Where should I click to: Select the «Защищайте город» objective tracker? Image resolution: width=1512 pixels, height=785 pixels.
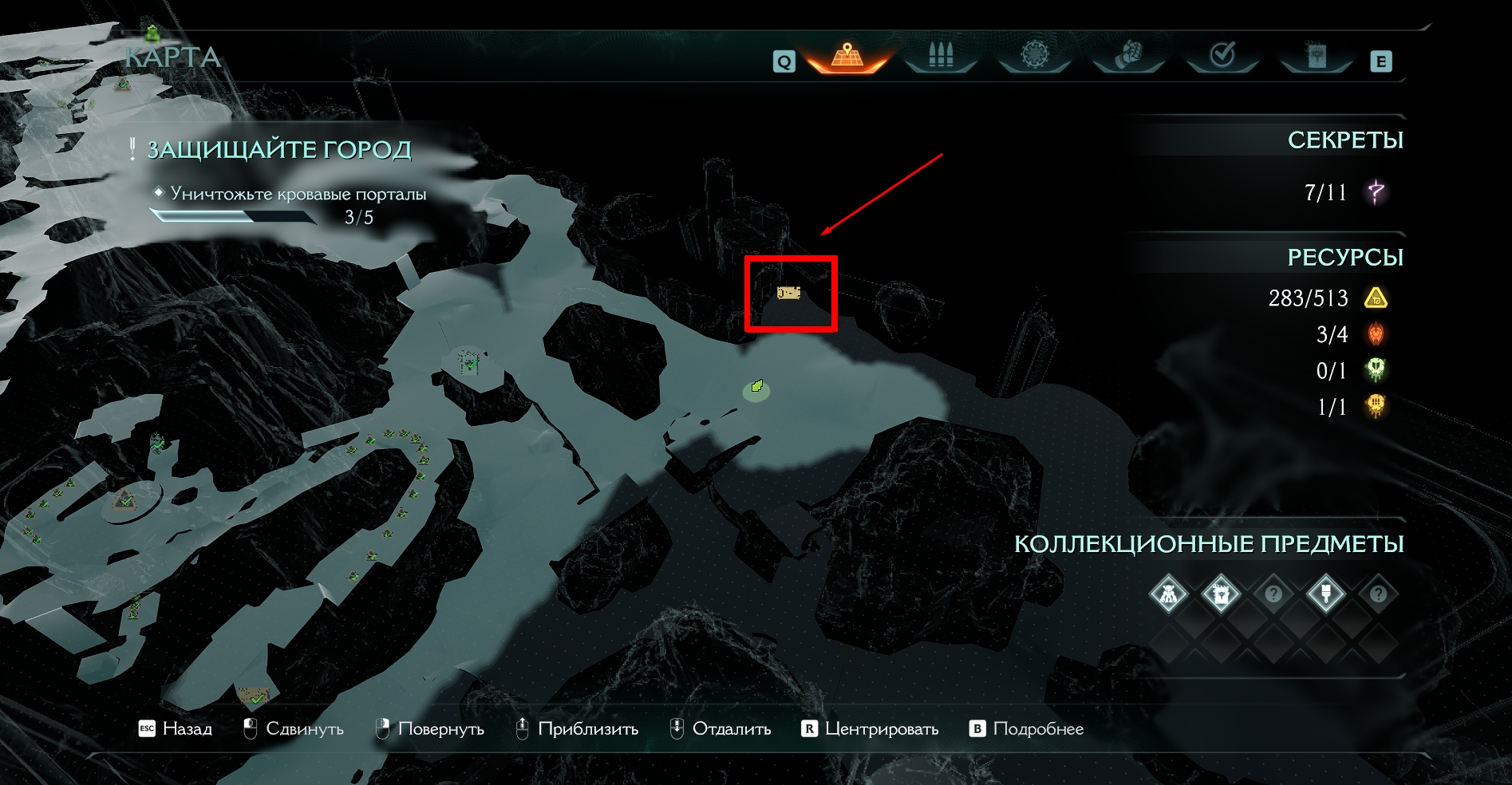pos(279,150)
